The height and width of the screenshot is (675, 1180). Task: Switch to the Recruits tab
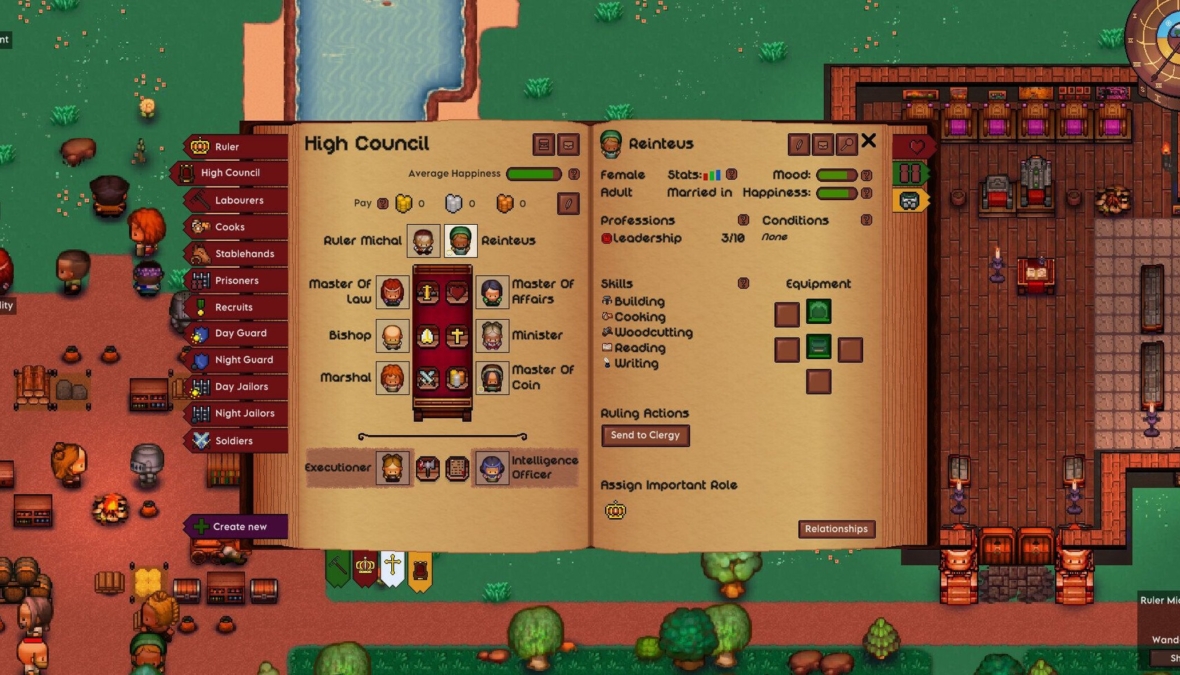234,307
